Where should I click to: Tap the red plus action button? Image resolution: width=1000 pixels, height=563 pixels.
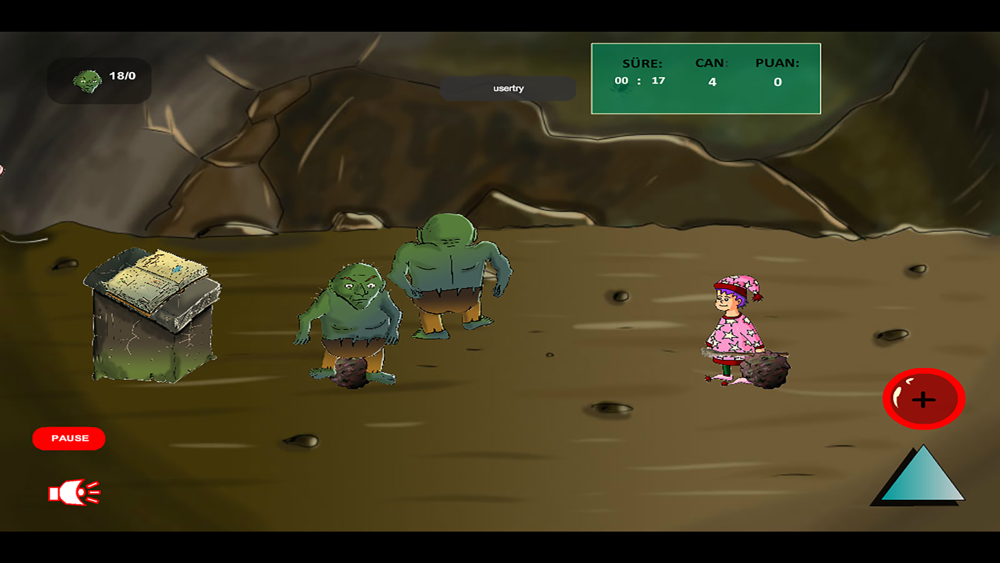(x=923, y=399)
